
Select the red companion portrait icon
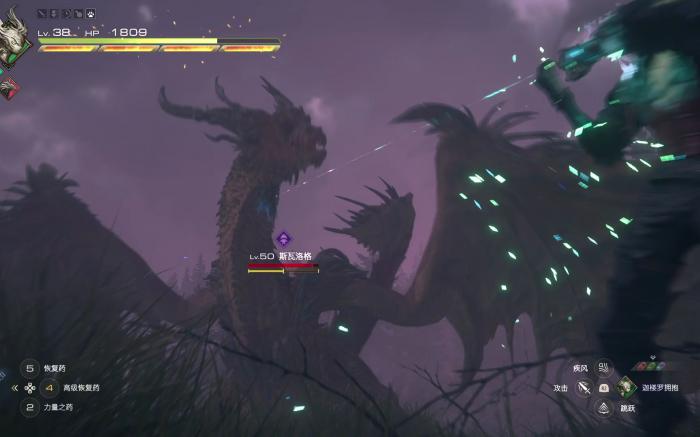coord(8,86)
